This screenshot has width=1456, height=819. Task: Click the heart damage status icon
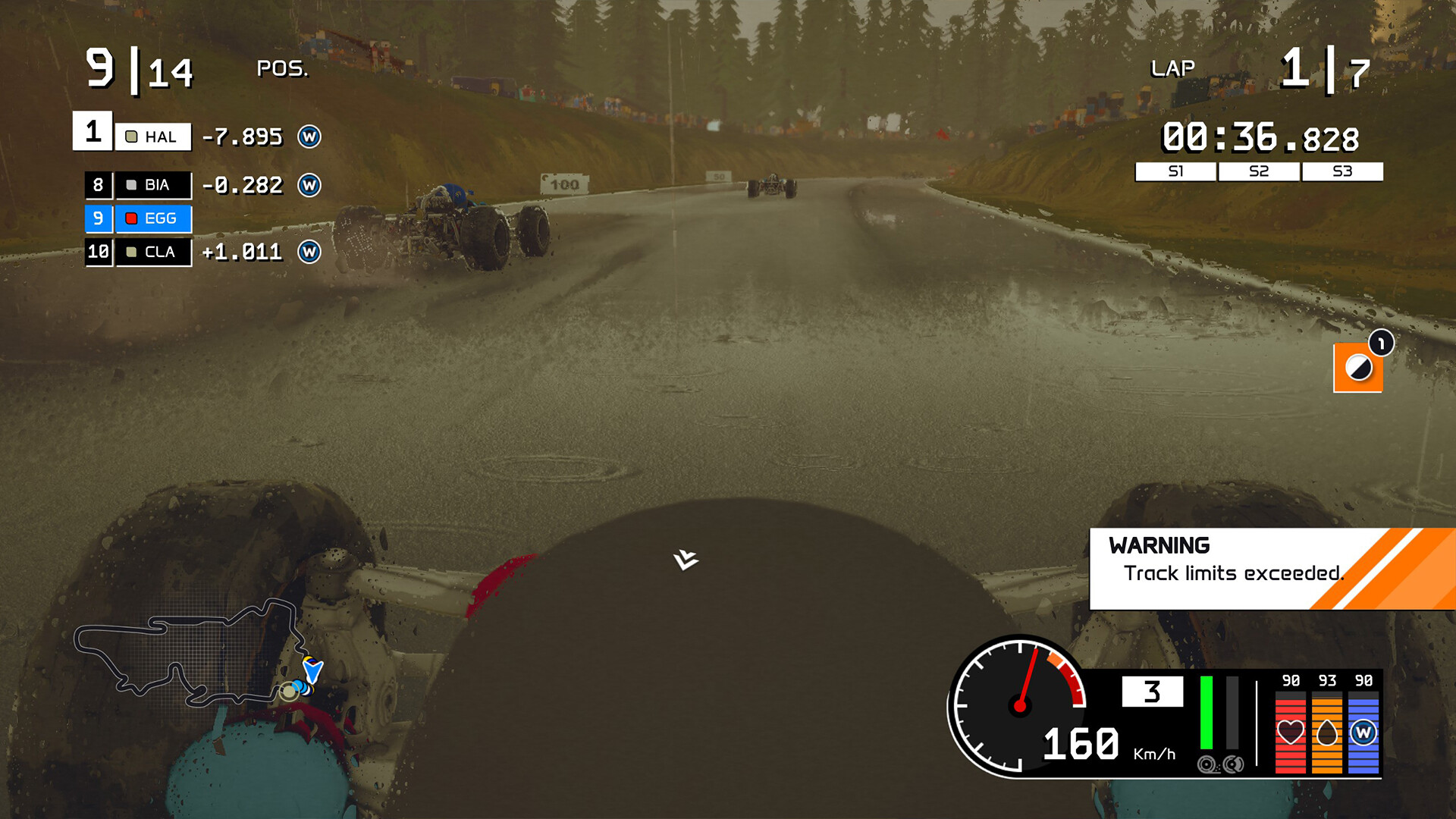pyautogui.click(x=1290, y=733)
